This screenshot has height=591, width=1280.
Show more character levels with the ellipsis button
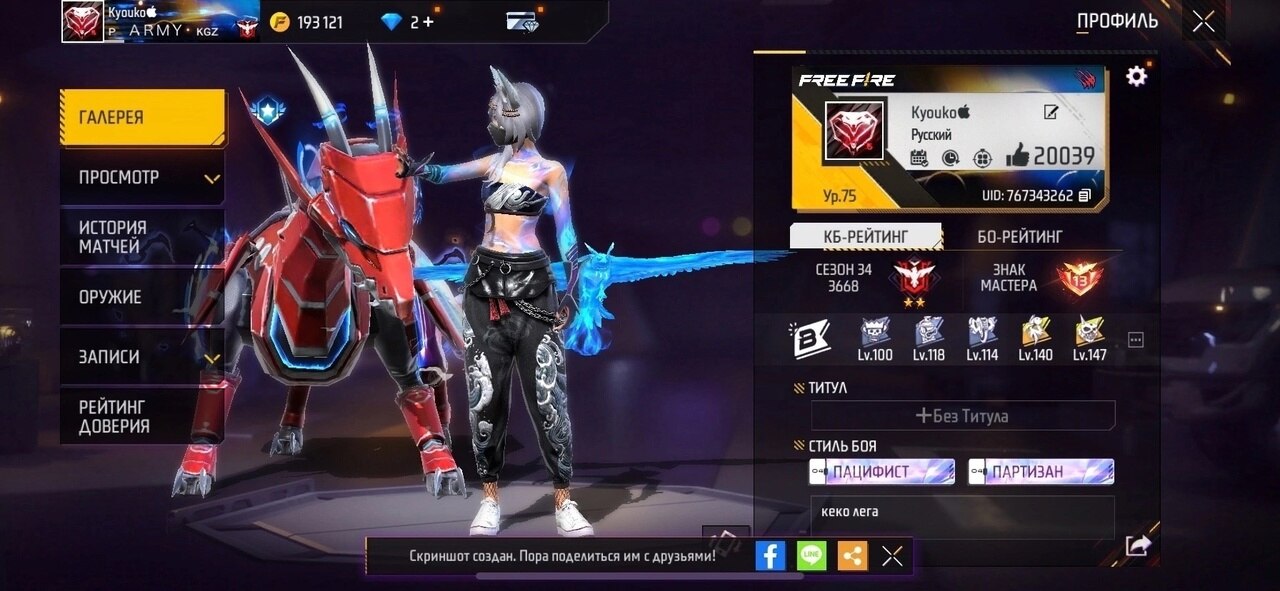click(1136, 340)
